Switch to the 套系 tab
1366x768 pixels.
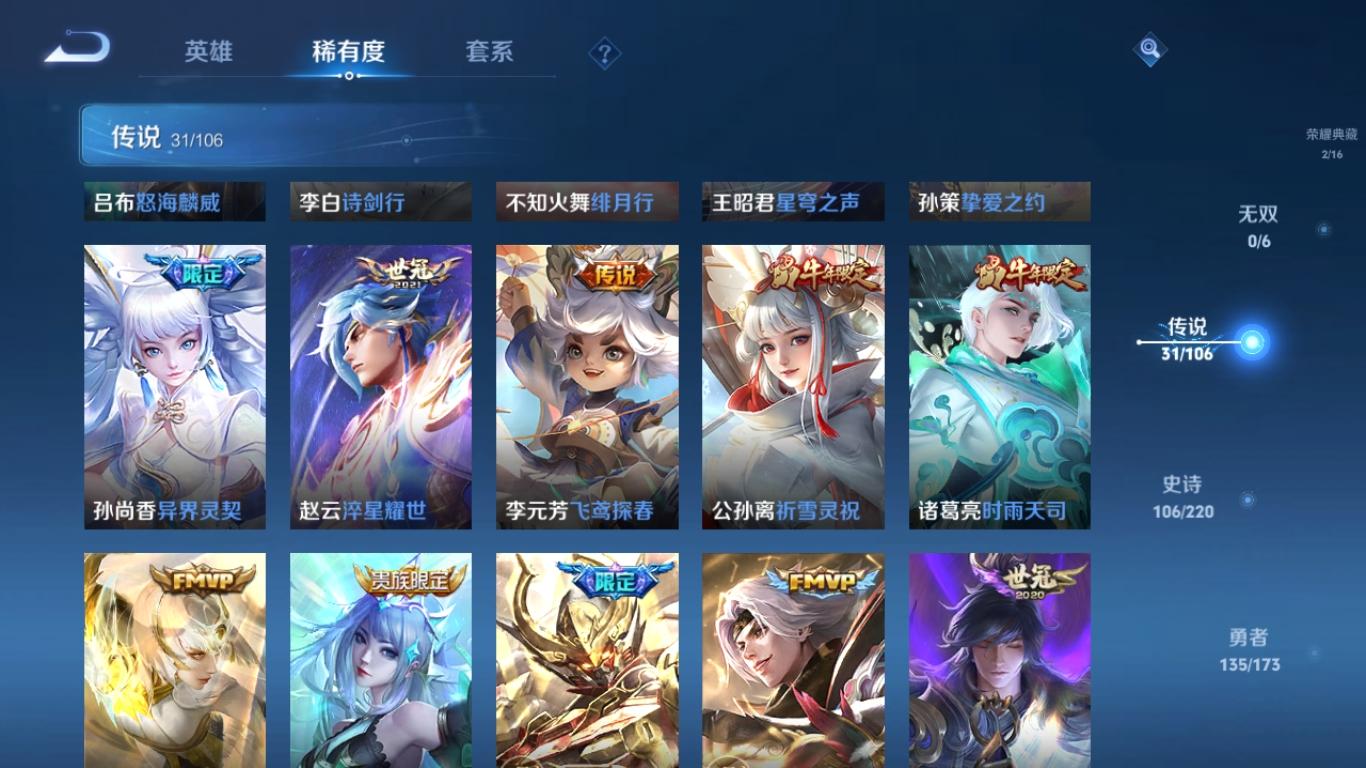tap(489, 54)
